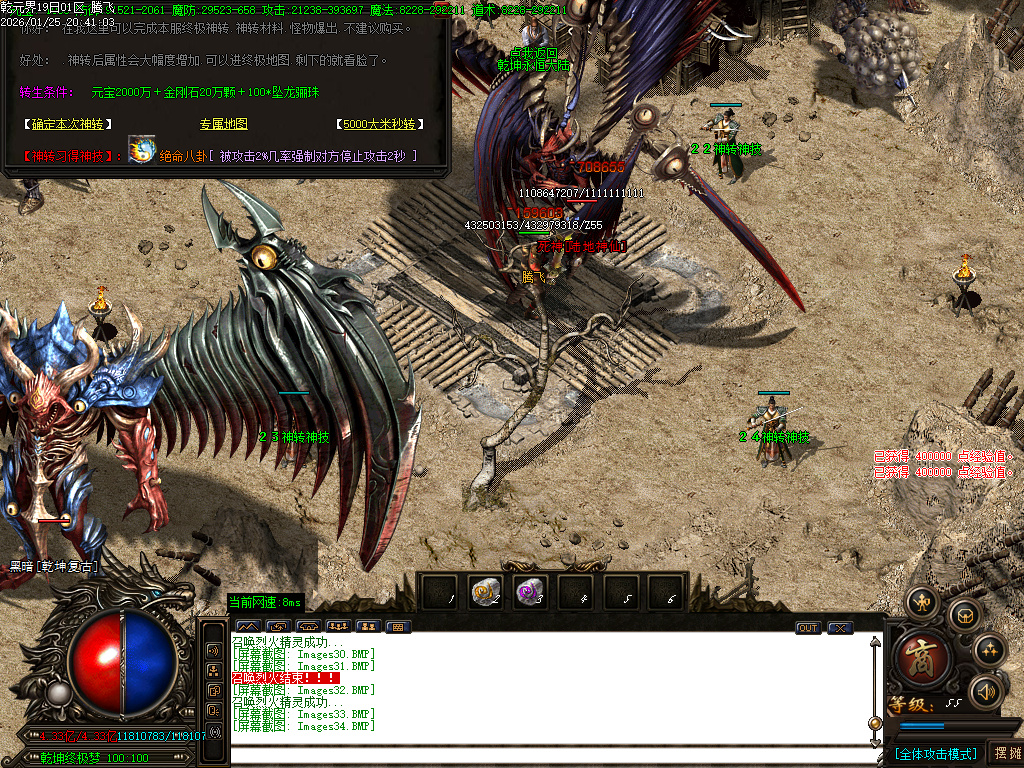Open the stall vendor button (摆摊)
This screenshot has height=768, width=1024.
[1005, 753]
